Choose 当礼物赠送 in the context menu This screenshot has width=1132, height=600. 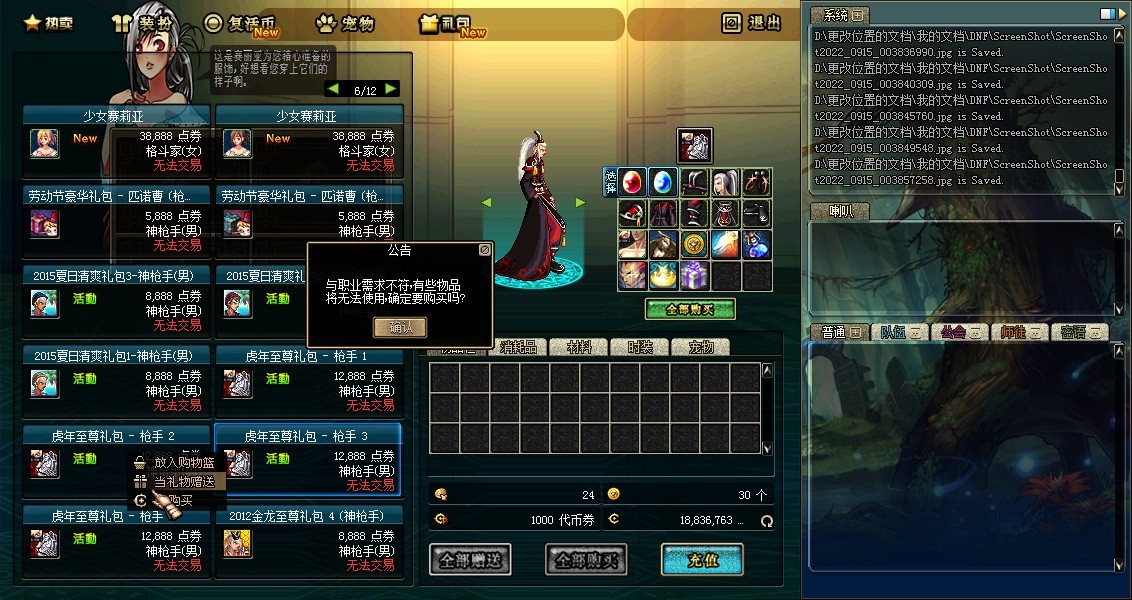[183, 481]
